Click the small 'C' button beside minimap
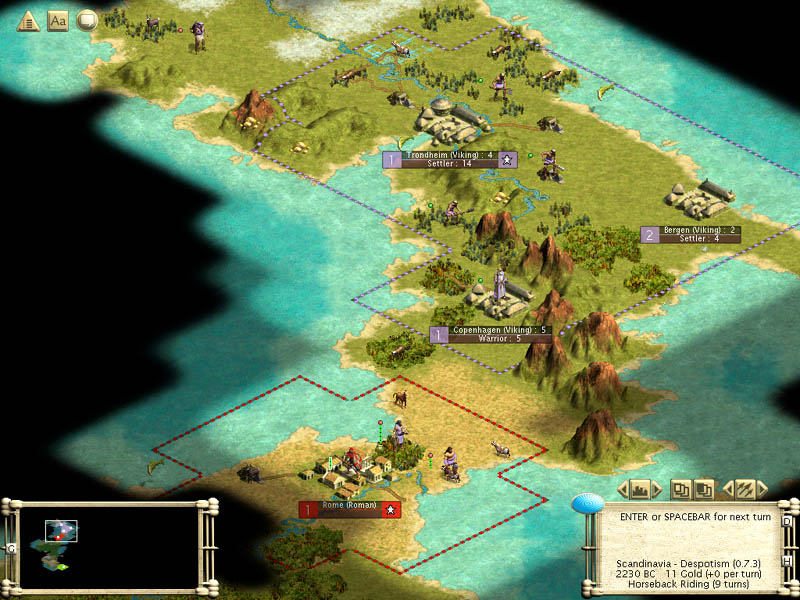Screen dimensions: 800x600 point(11,548)
